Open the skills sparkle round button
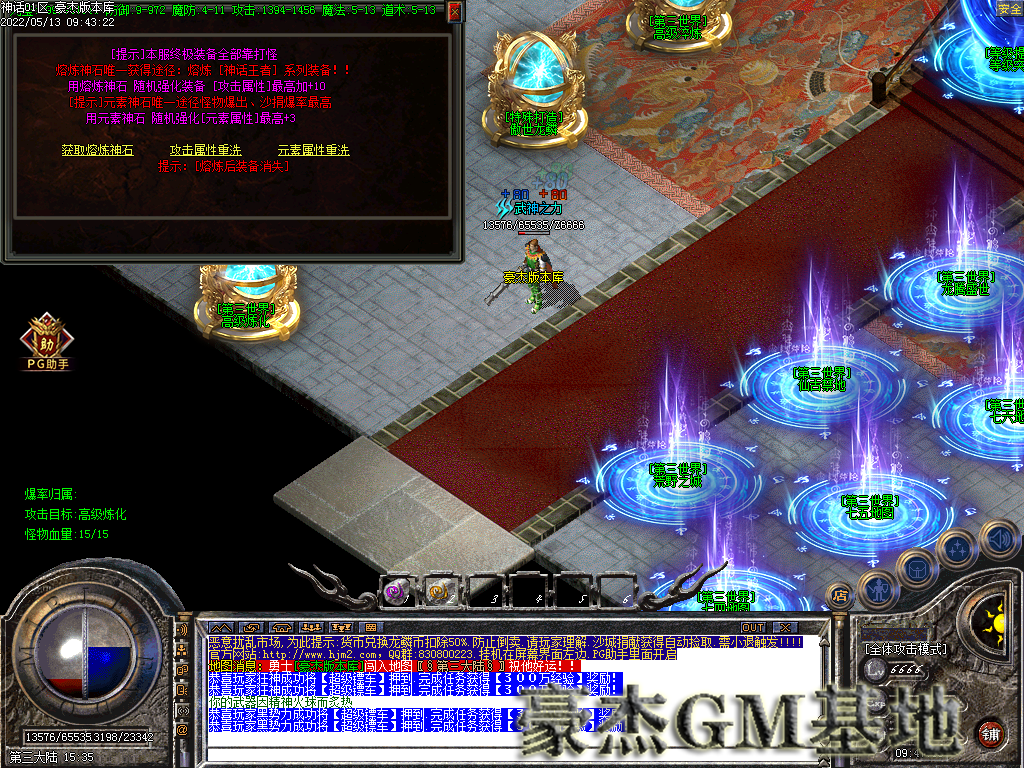1024x768 pixels. [958, 548]
